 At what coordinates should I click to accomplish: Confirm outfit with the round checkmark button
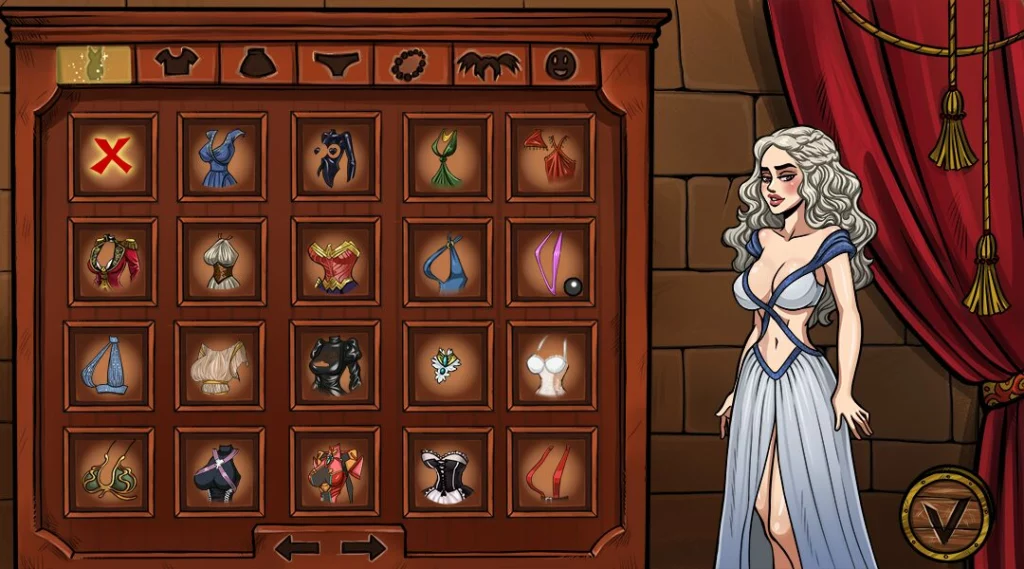(945, 514)
